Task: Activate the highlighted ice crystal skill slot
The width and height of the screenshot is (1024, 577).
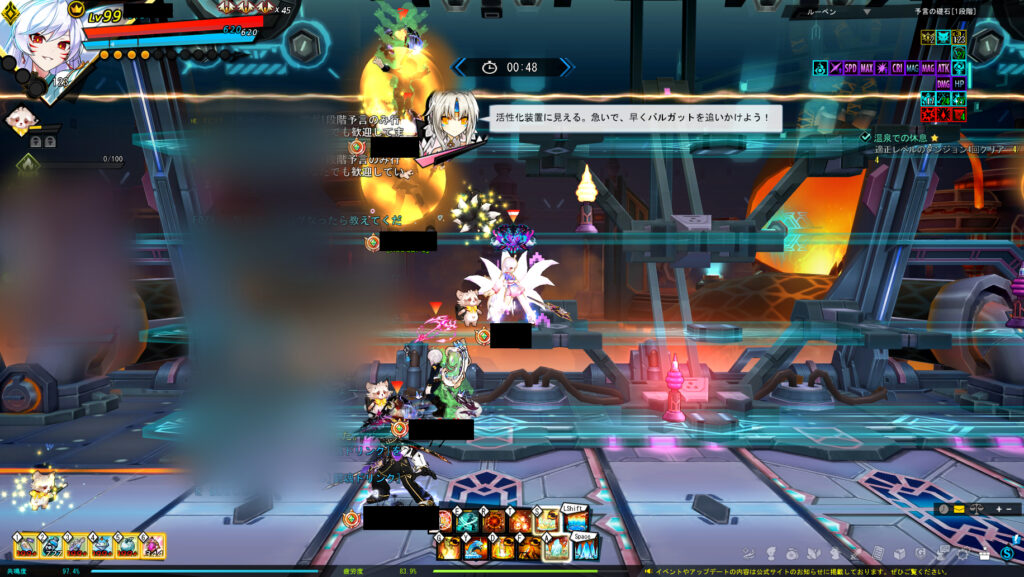Action: point(556,547)
